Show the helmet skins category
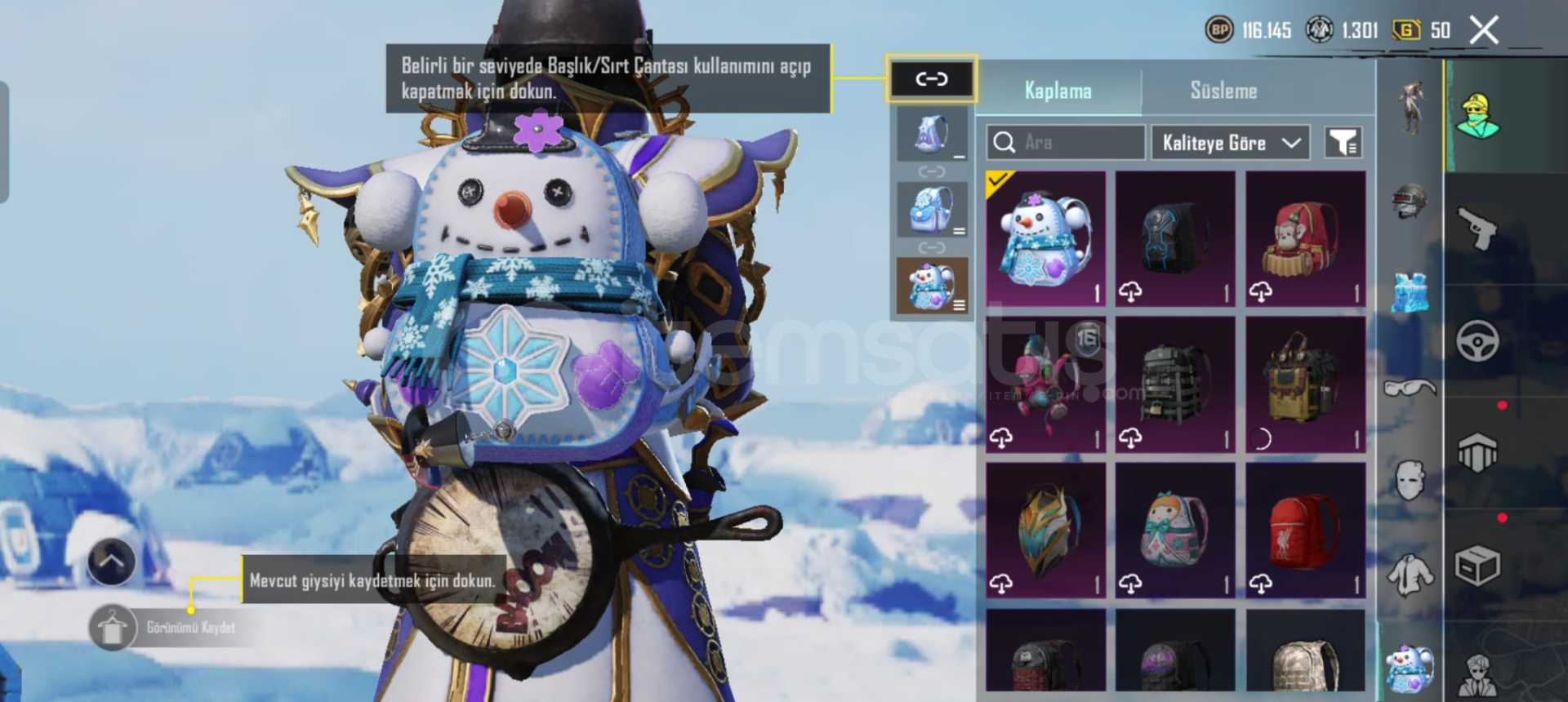The height and width of the screenshot is (702, 1568). click(x=1410, y=200)
